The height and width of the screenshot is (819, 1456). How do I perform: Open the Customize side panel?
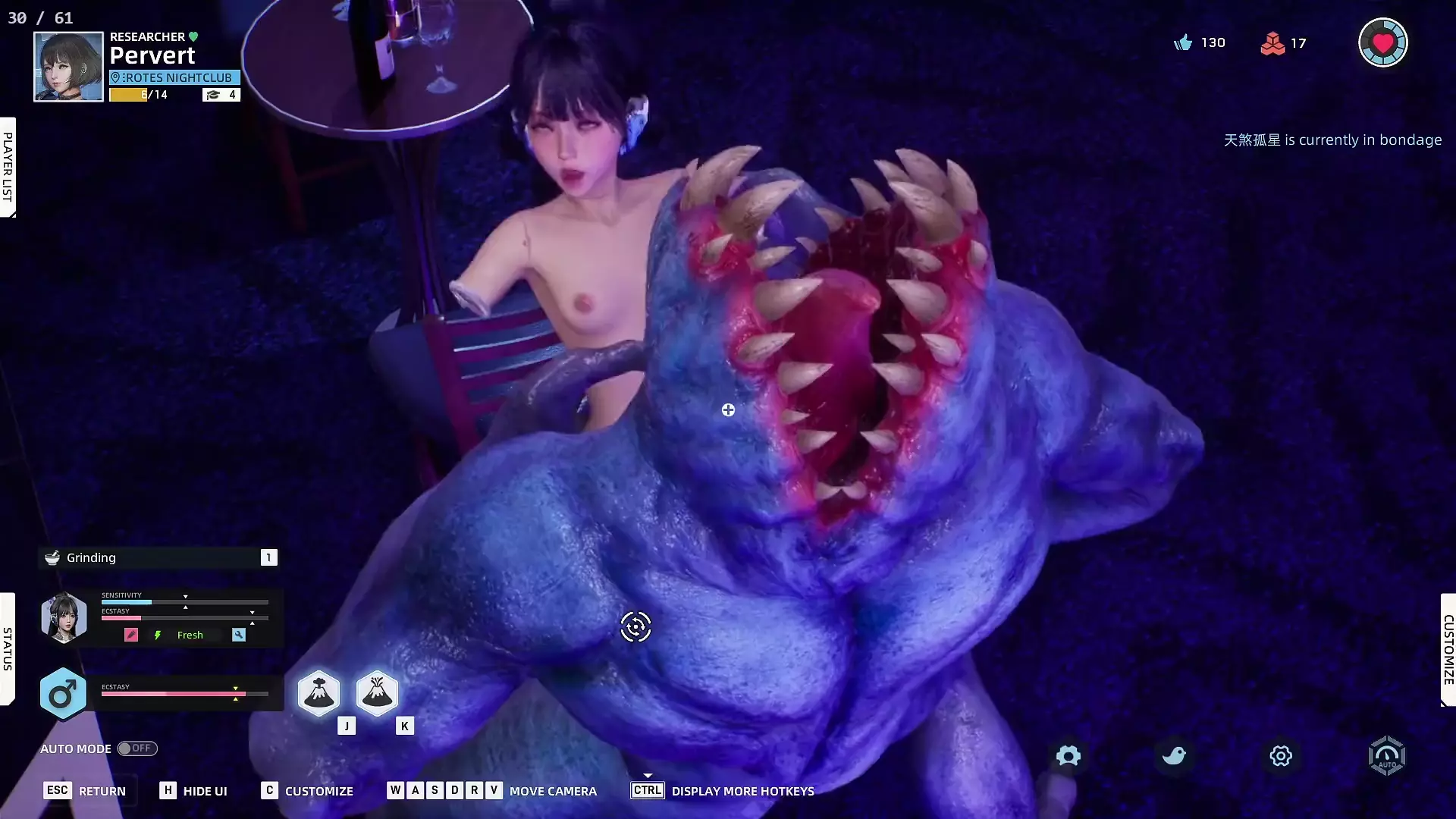coord(1448,650)
